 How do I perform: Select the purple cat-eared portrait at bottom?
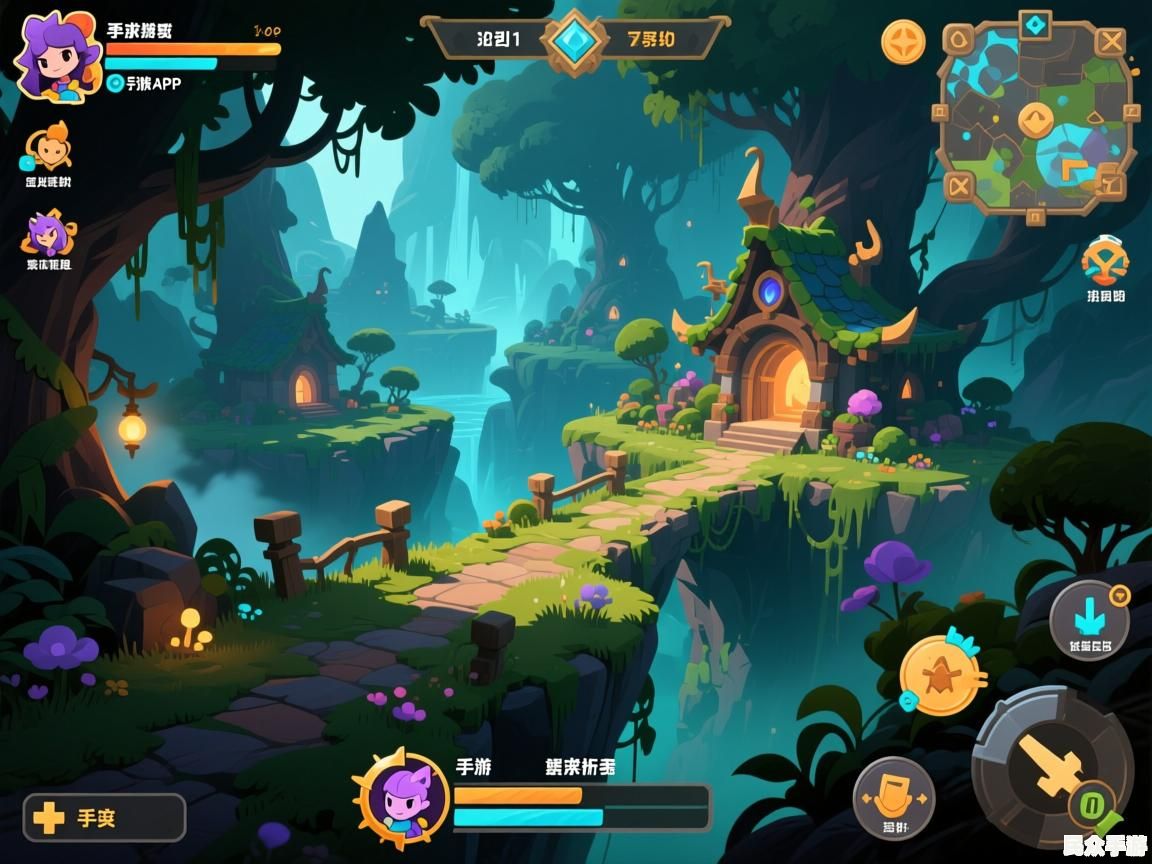point(403,797)
